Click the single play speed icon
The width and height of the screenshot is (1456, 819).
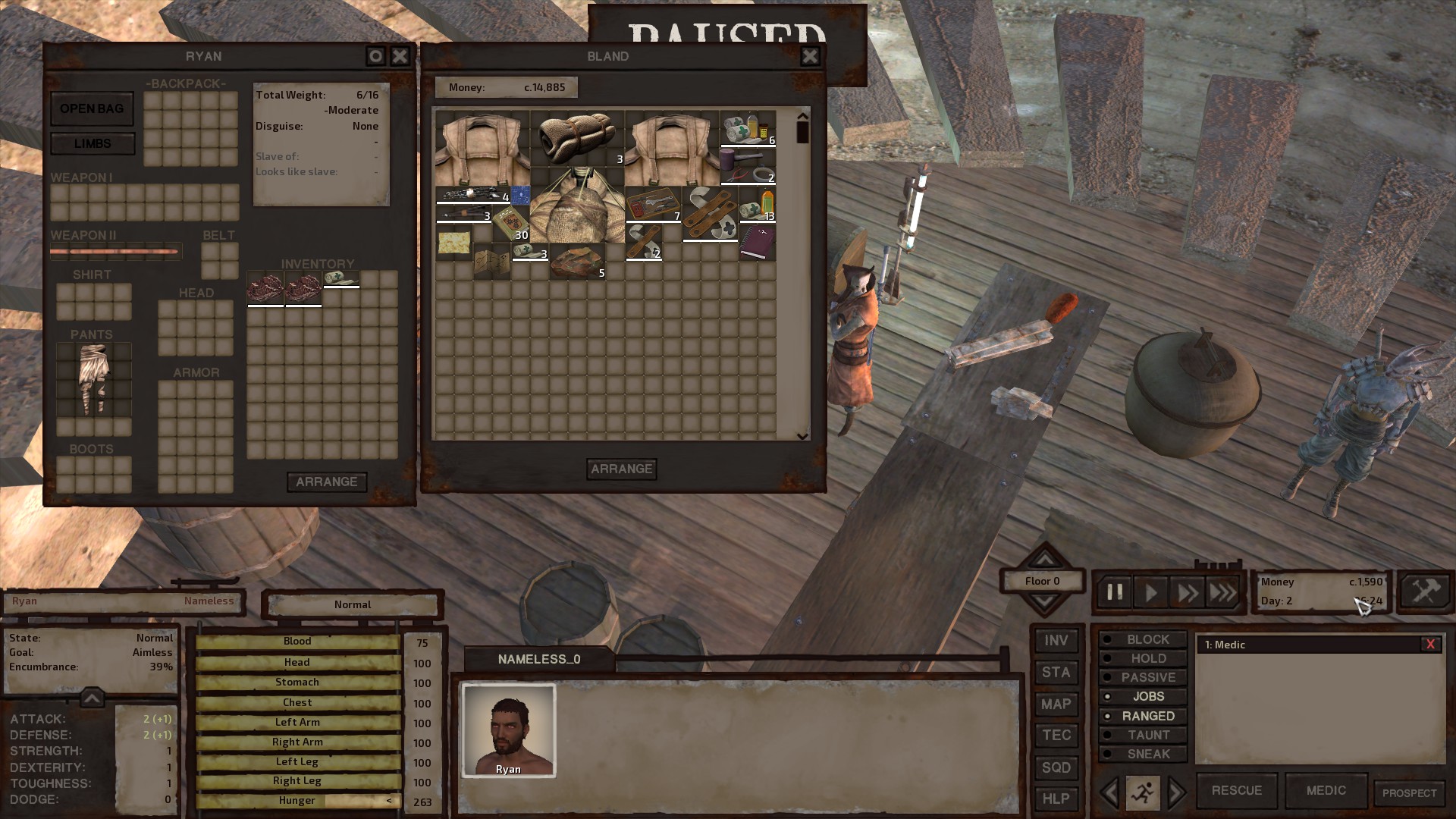(x=1150, y=593)
